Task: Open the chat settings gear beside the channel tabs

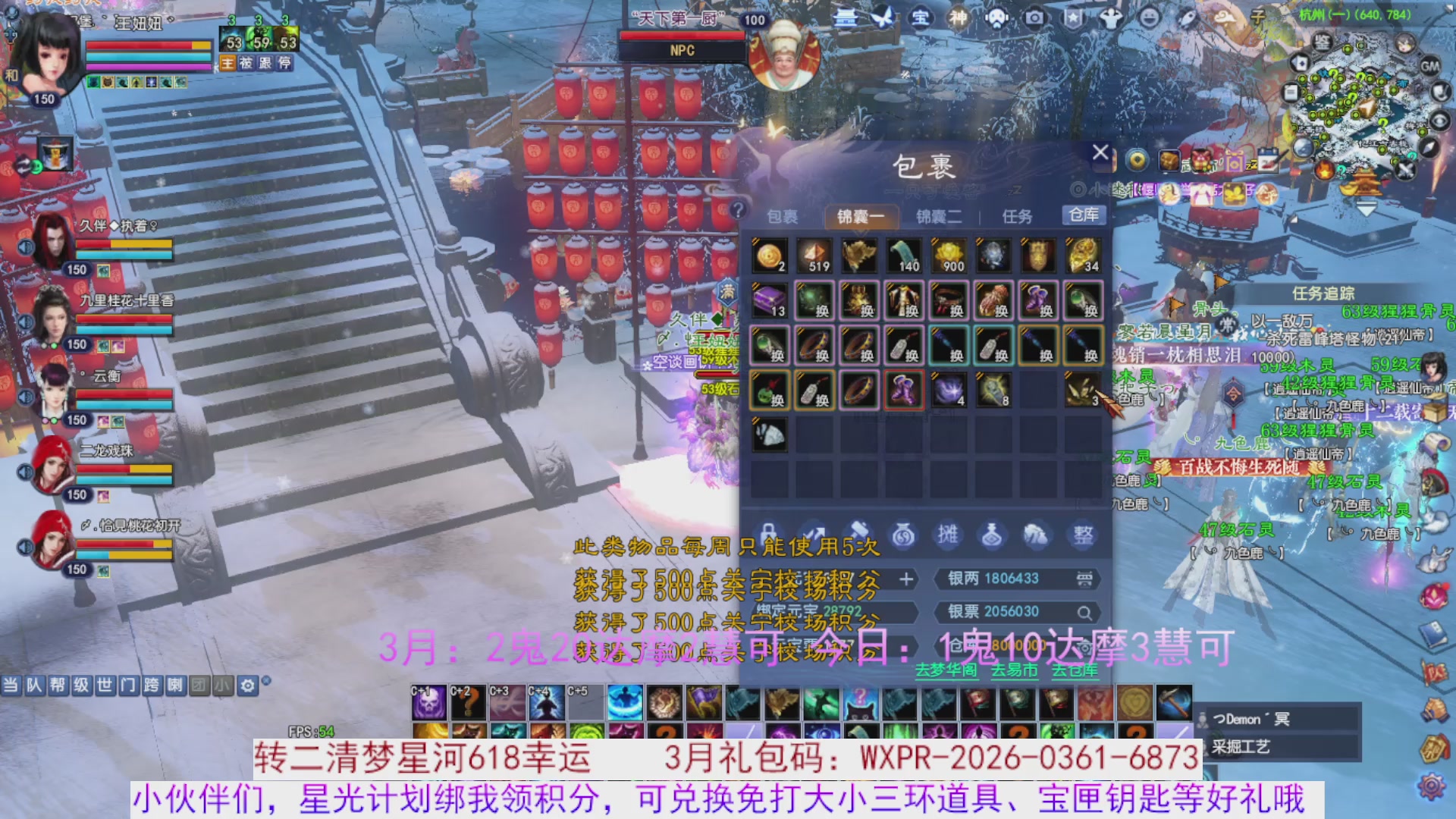Action: 248,684
